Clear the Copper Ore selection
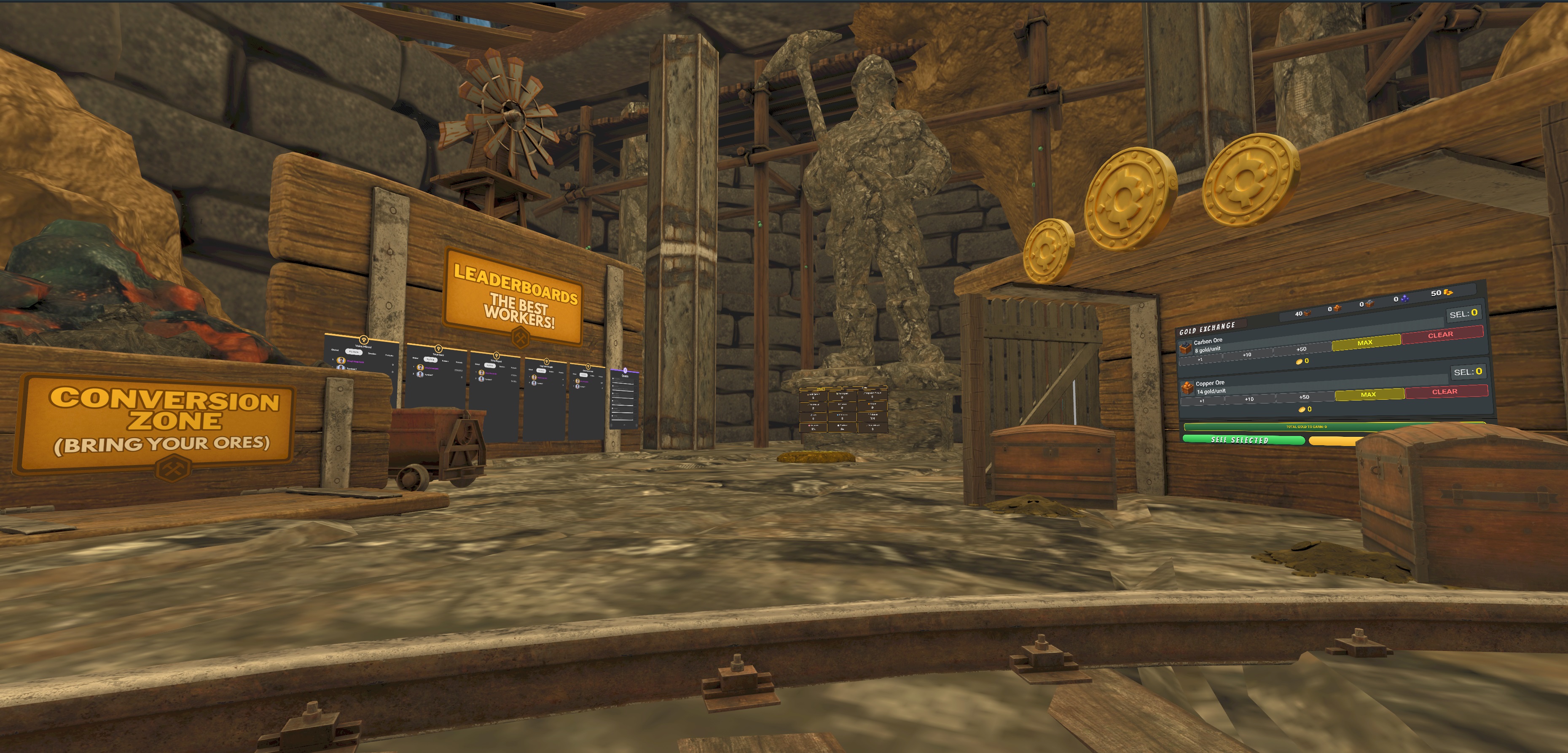 pyautogui.click(x=1444, y=391)
